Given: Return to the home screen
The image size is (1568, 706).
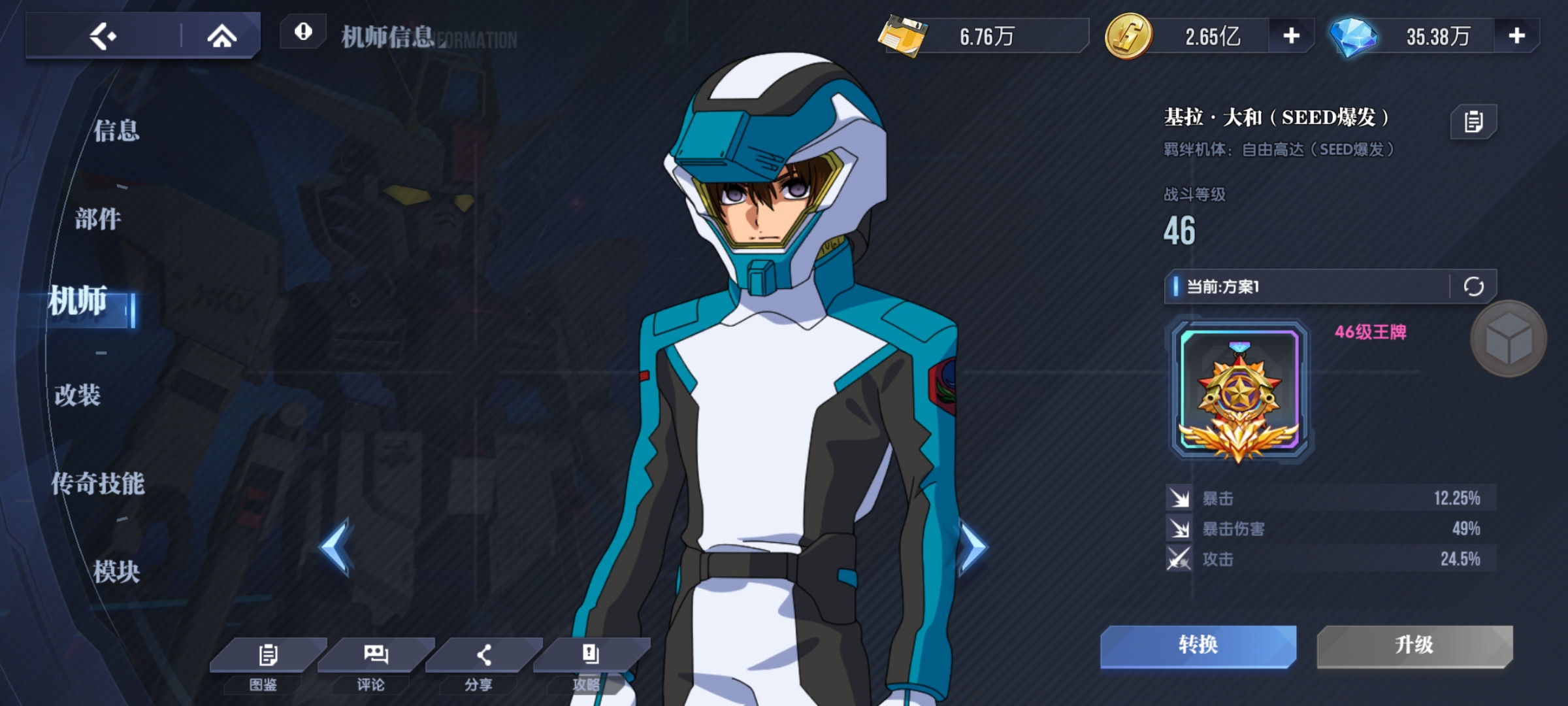Looking at the screenshot, I should tap(221, 36).
